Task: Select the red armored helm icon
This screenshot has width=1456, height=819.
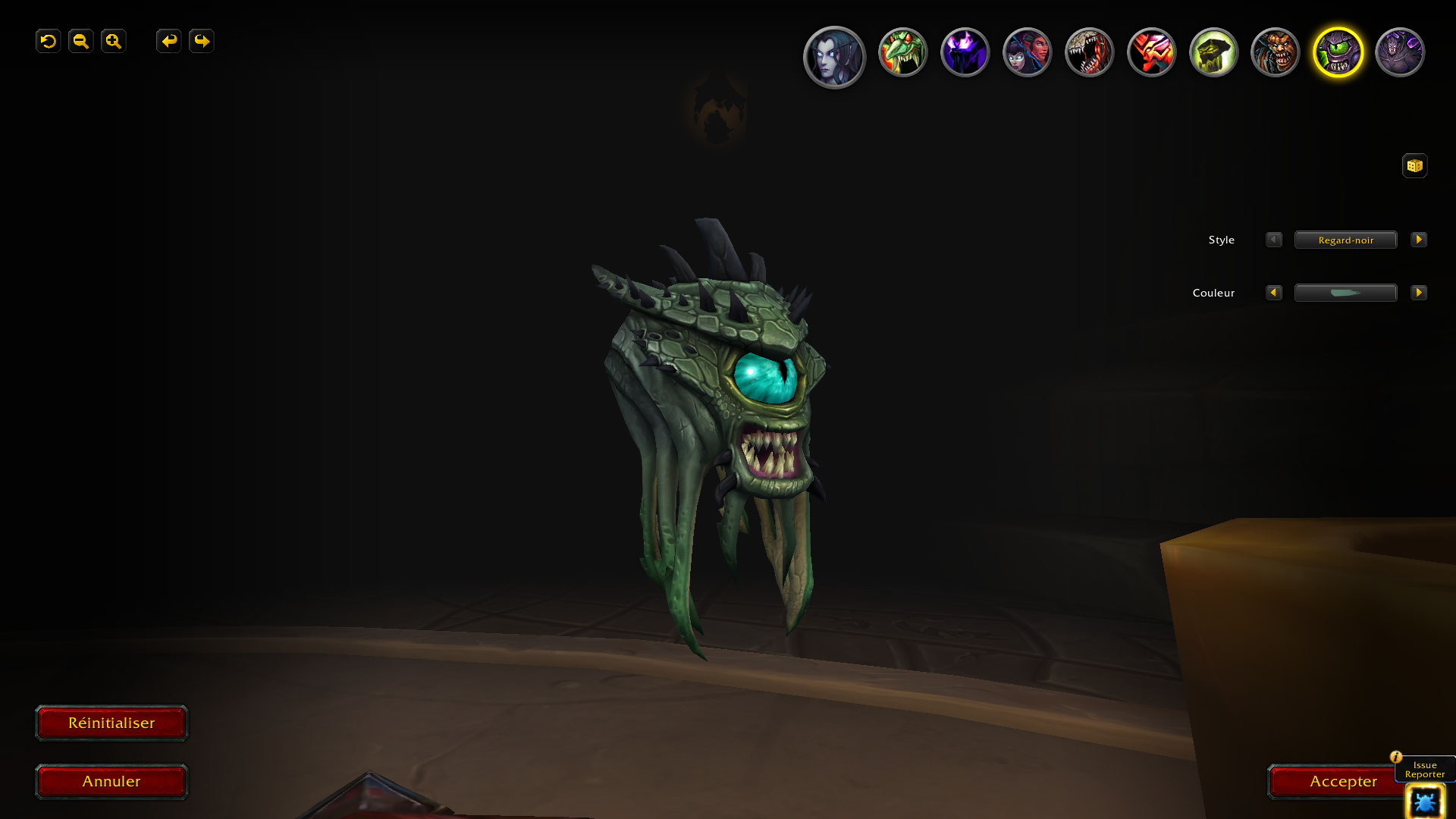Action: (x=1151, y=52)
